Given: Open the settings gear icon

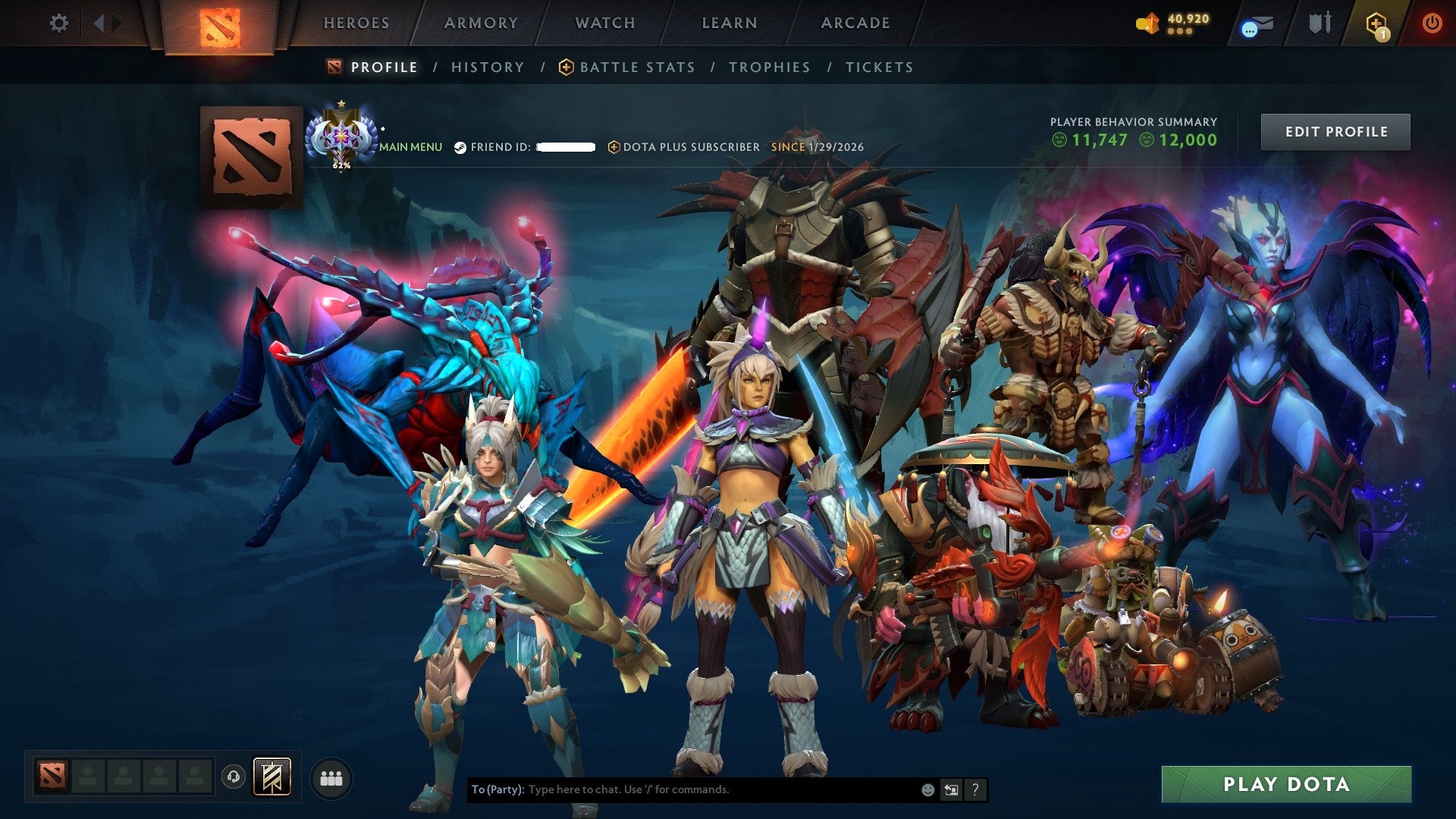Looking at the screenshot, I should click(x=58, y=24).
